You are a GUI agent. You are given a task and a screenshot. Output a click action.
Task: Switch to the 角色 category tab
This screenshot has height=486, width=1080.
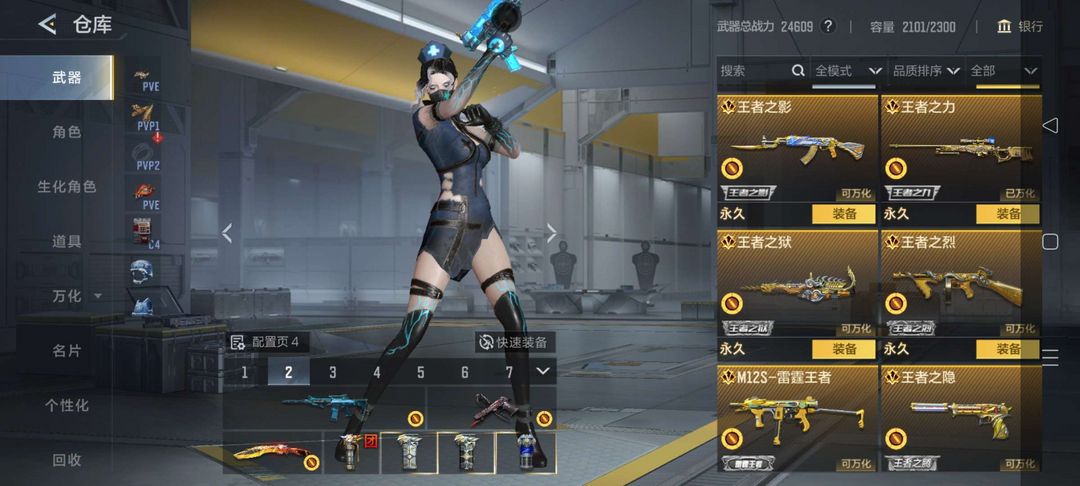[67, 132]
